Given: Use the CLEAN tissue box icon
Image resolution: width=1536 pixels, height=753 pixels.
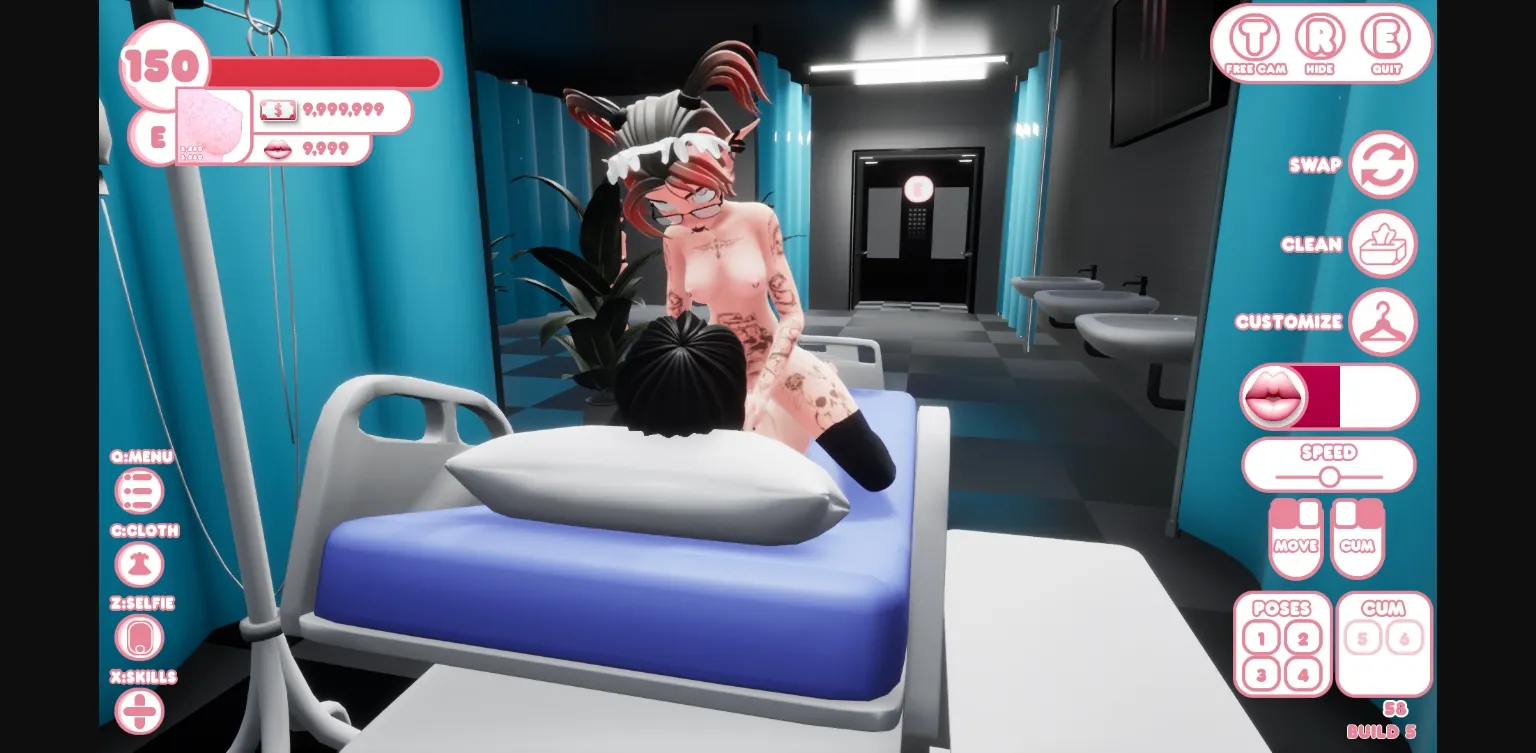Looking at the screenshot, I should click(1384, 243).
